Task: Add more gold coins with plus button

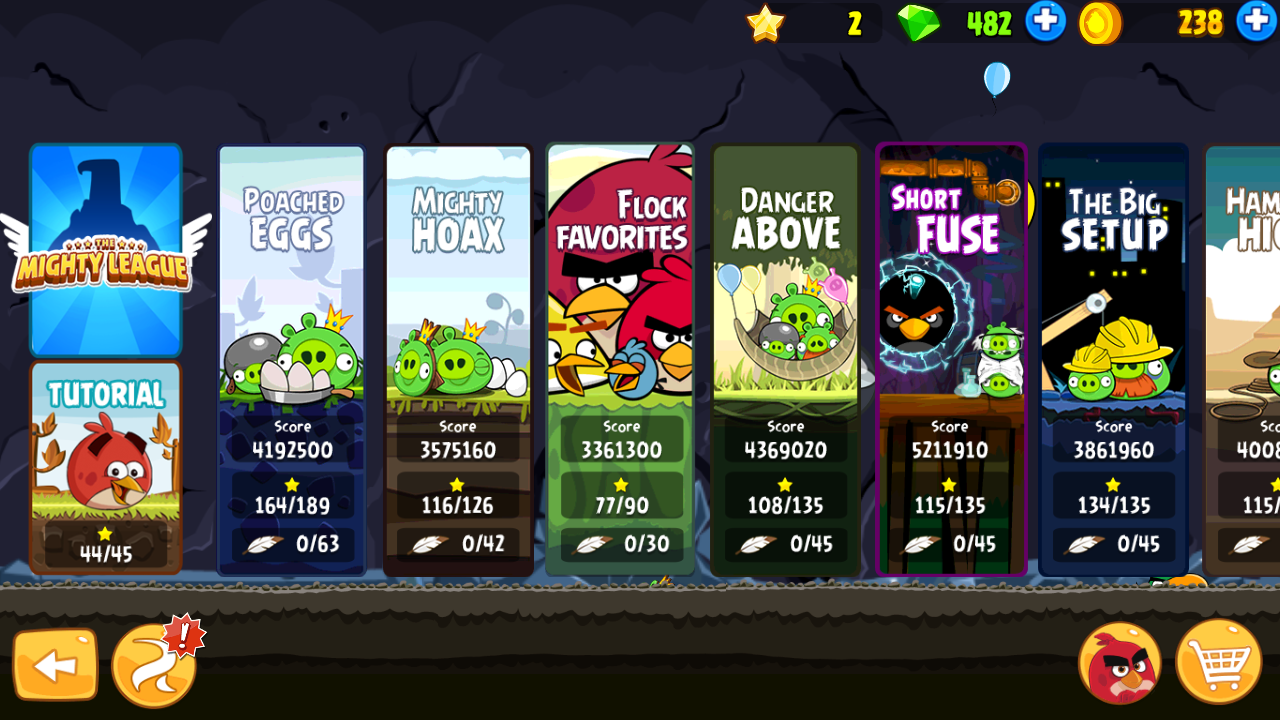Action: pos(1257,22)
